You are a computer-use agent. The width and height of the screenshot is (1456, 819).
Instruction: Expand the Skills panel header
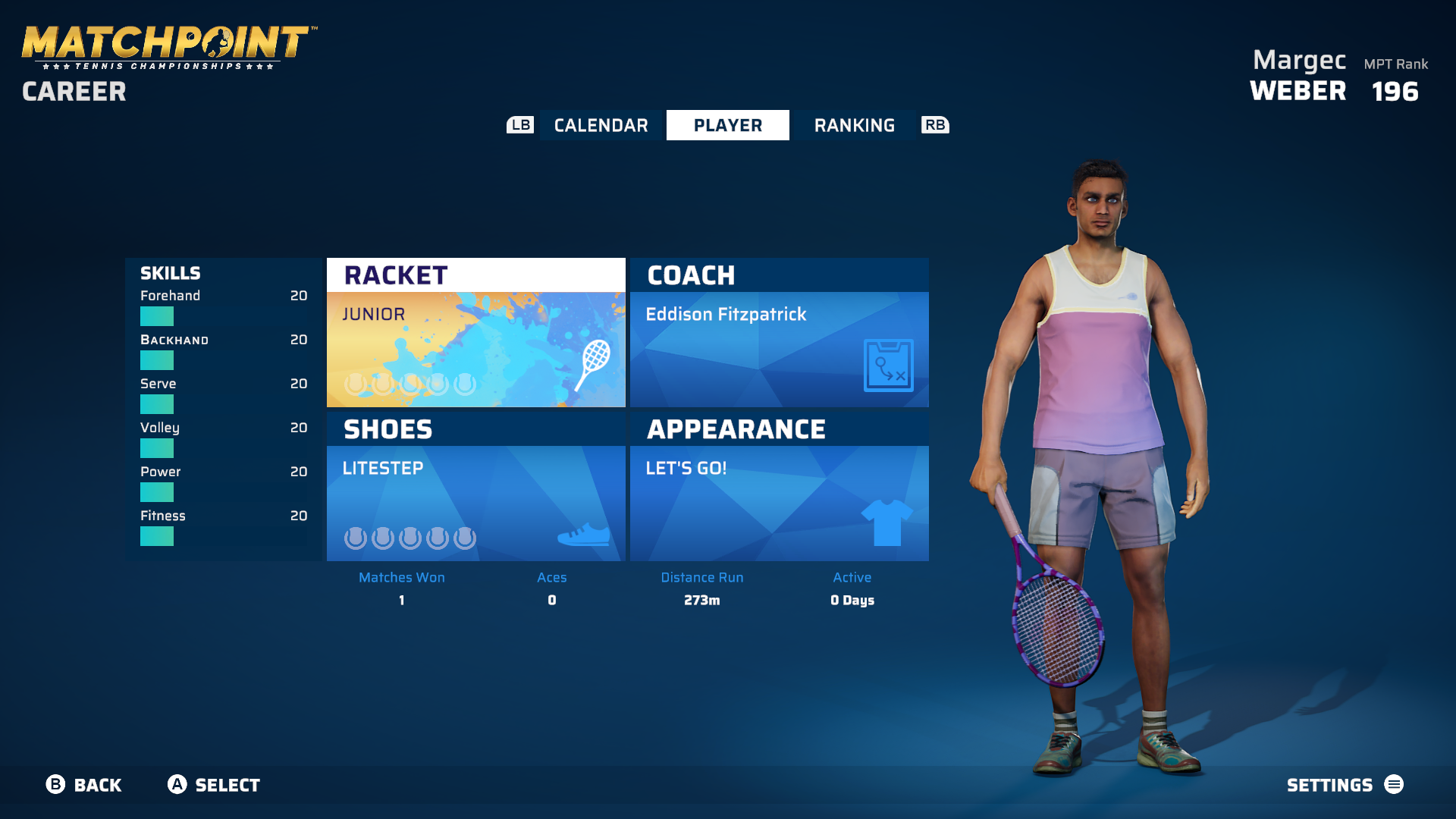(170, 273)
